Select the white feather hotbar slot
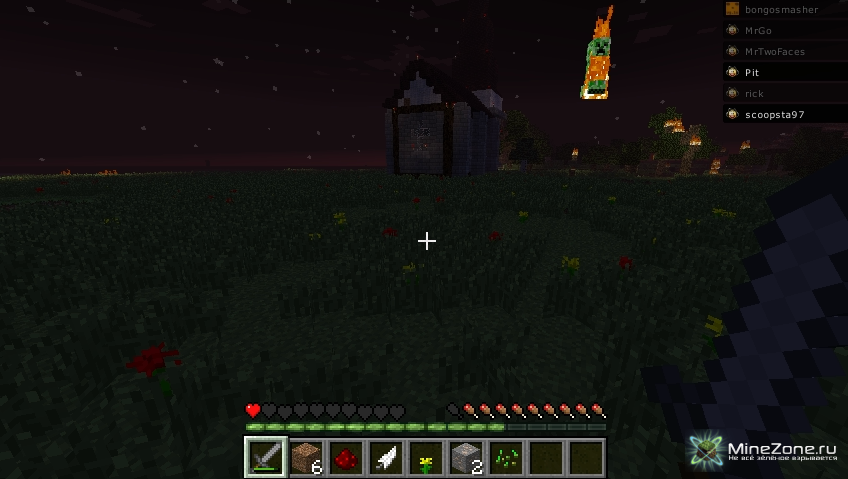848x479 pixels. [x=386, y=458]
